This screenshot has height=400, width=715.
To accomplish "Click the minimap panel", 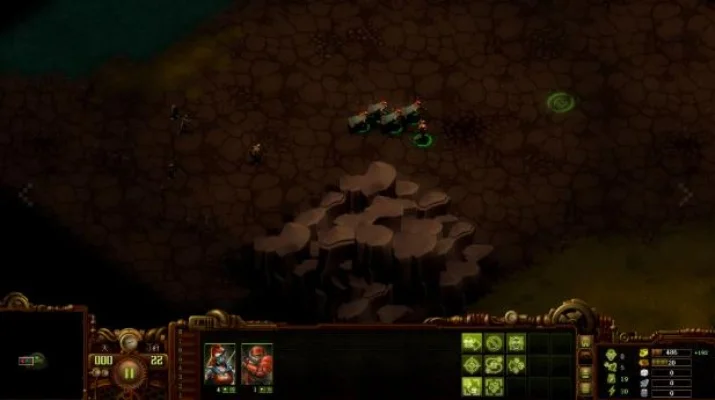I will (x=42, y=357).
